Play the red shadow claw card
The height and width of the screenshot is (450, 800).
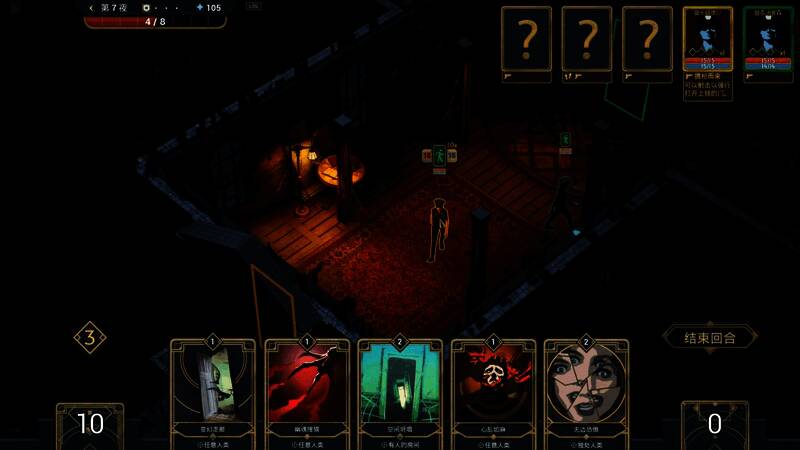307,392
